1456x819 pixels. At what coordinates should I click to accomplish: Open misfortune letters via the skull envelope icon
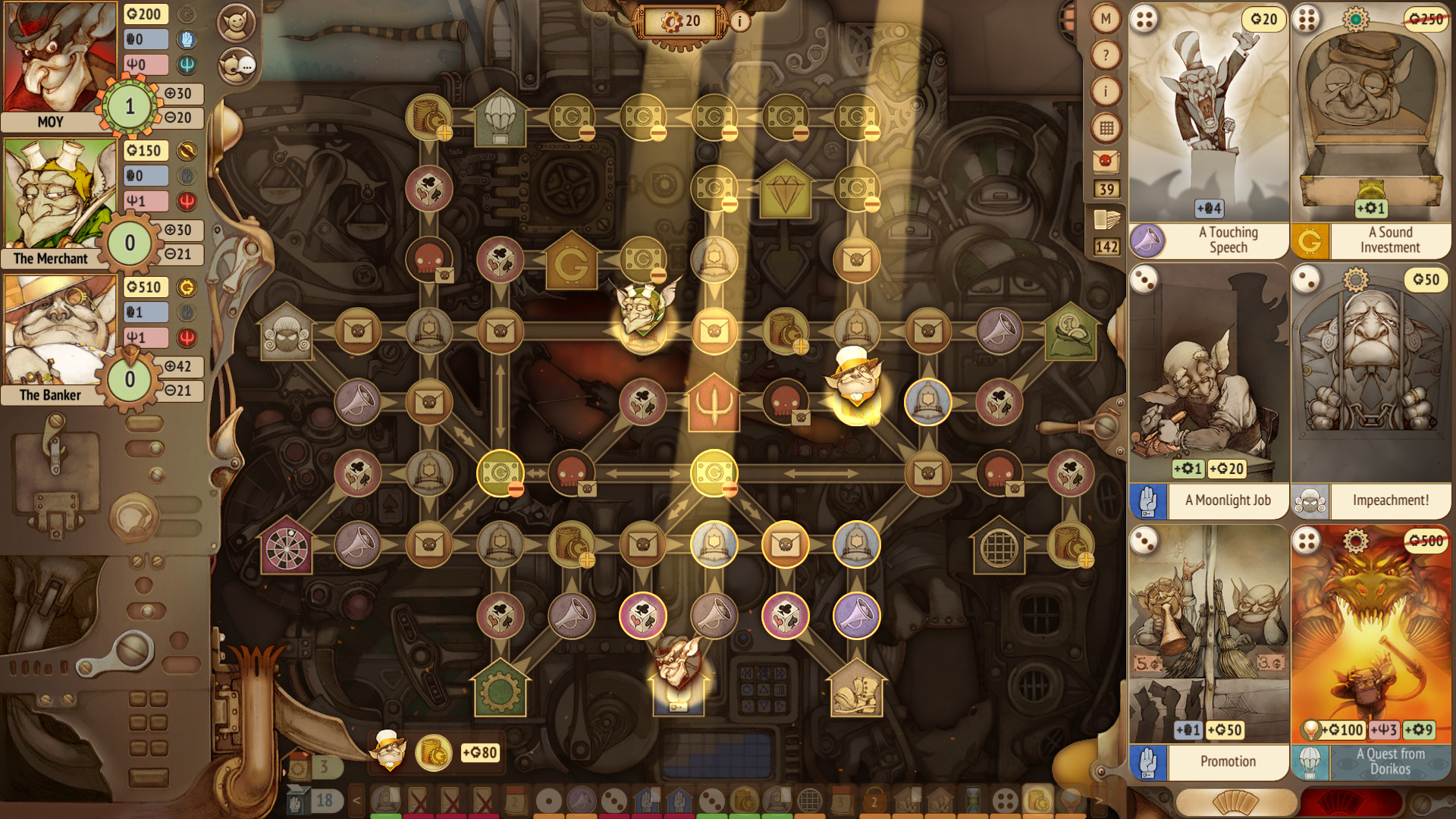pyautogui.click(x=1105, y=162)
